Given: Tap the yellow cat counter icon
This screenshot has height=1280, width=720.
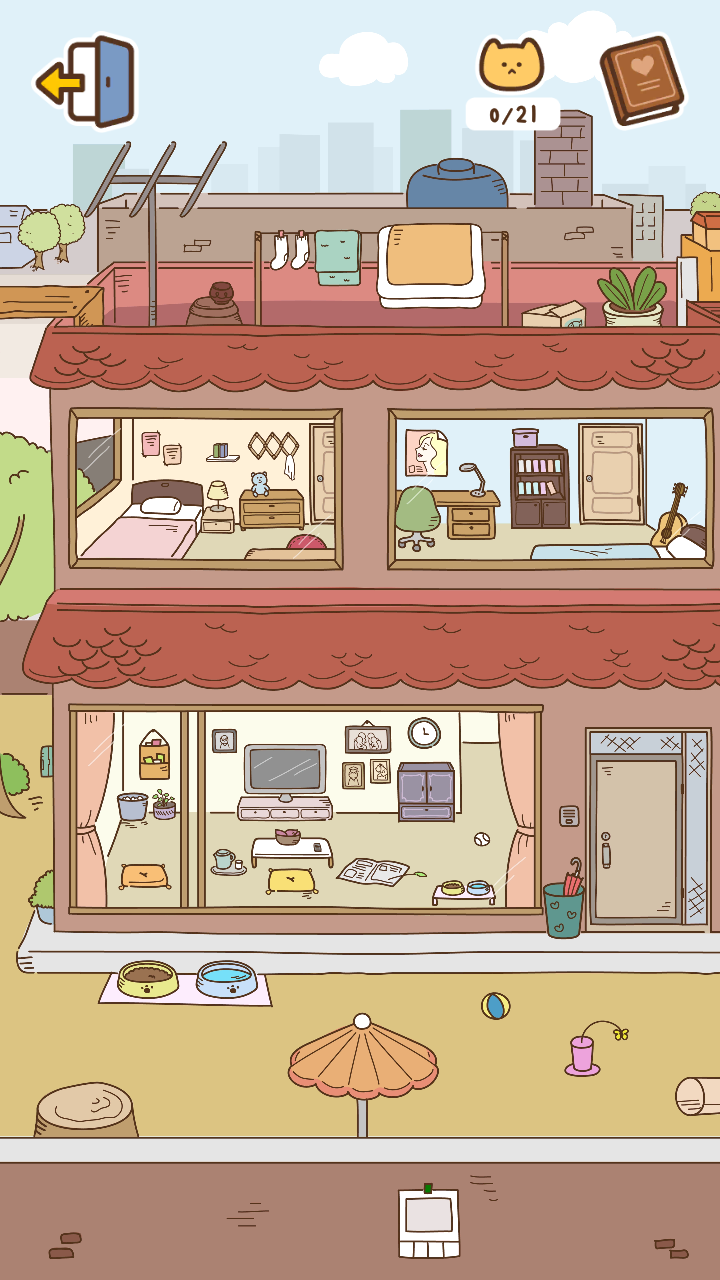Looking at the screenshot, I should (x=511, y=66).
